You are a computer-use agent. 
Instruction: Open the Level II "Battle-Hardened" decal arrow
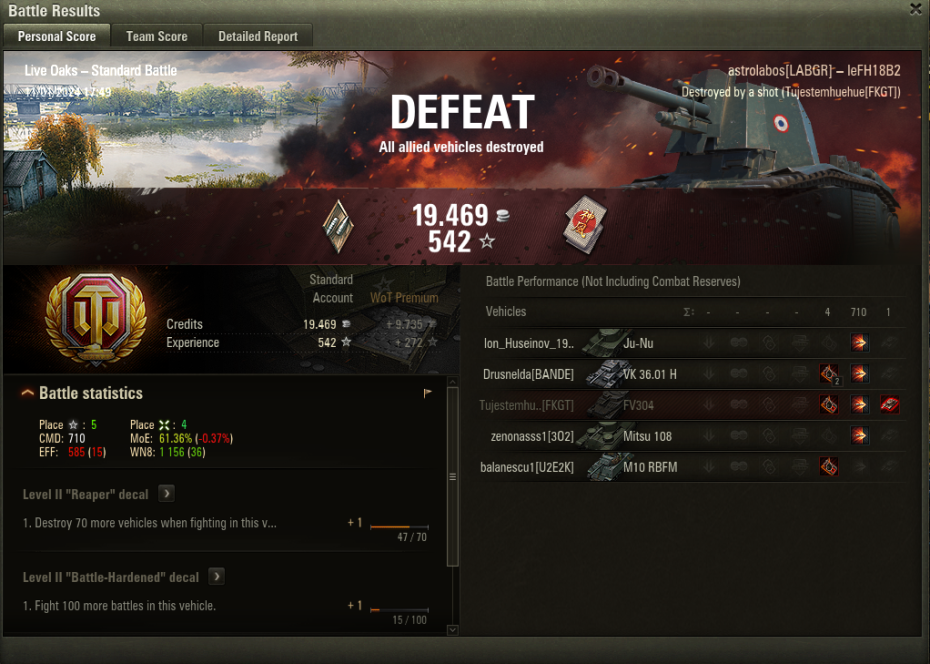click(x=216, y=577)
